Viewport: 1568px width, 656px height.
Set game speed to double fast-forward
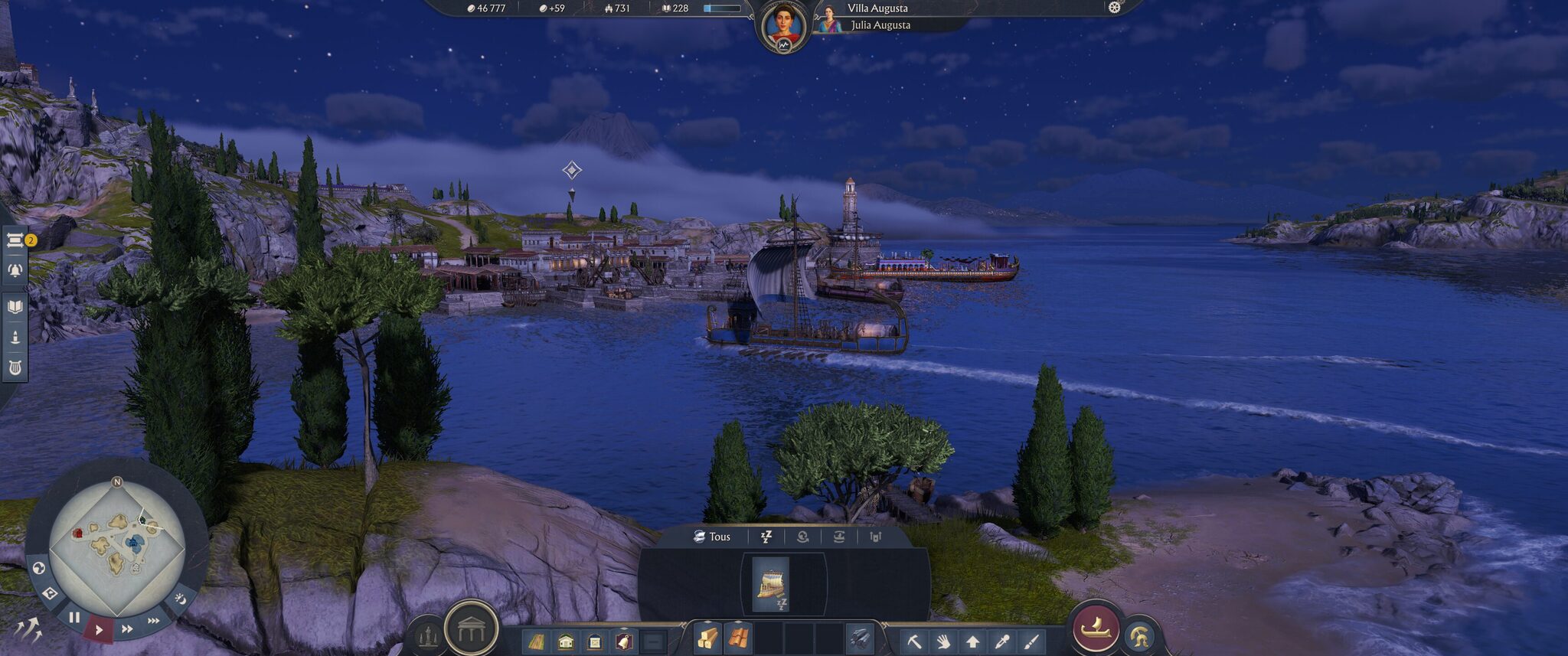pyautogui.click(x=127, y=629)
